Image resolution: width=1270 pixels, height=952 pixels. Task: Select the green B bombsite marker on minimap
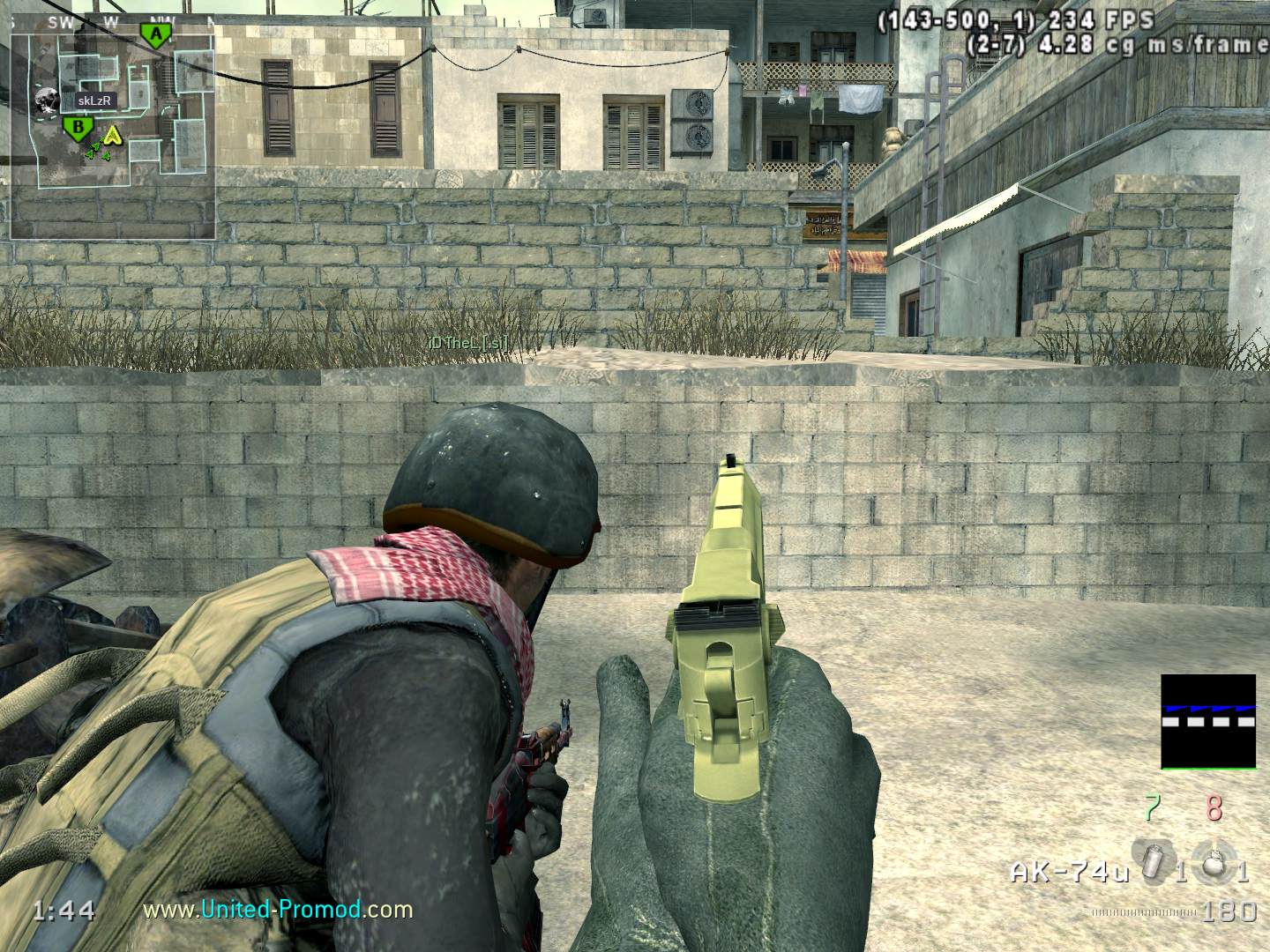78,130
